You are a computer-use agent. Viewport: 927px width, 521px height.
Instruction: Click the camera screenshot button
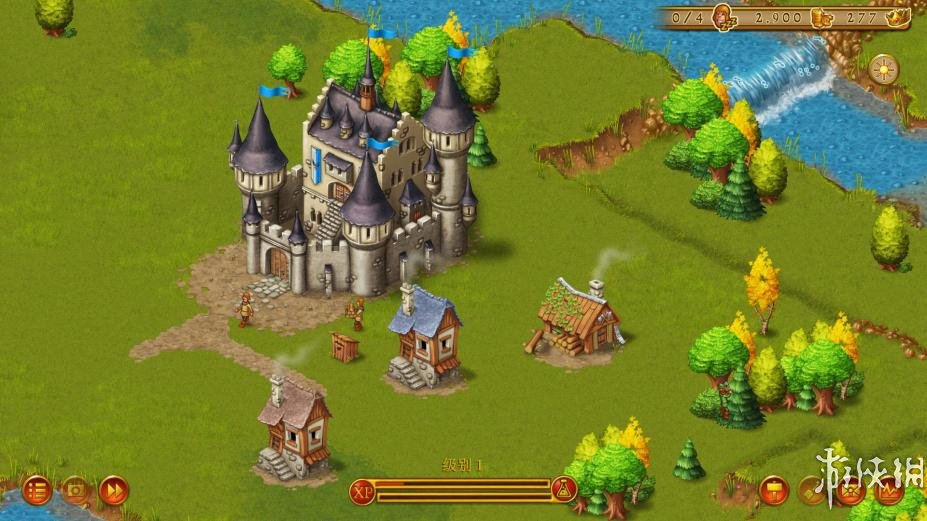(75, 490)
